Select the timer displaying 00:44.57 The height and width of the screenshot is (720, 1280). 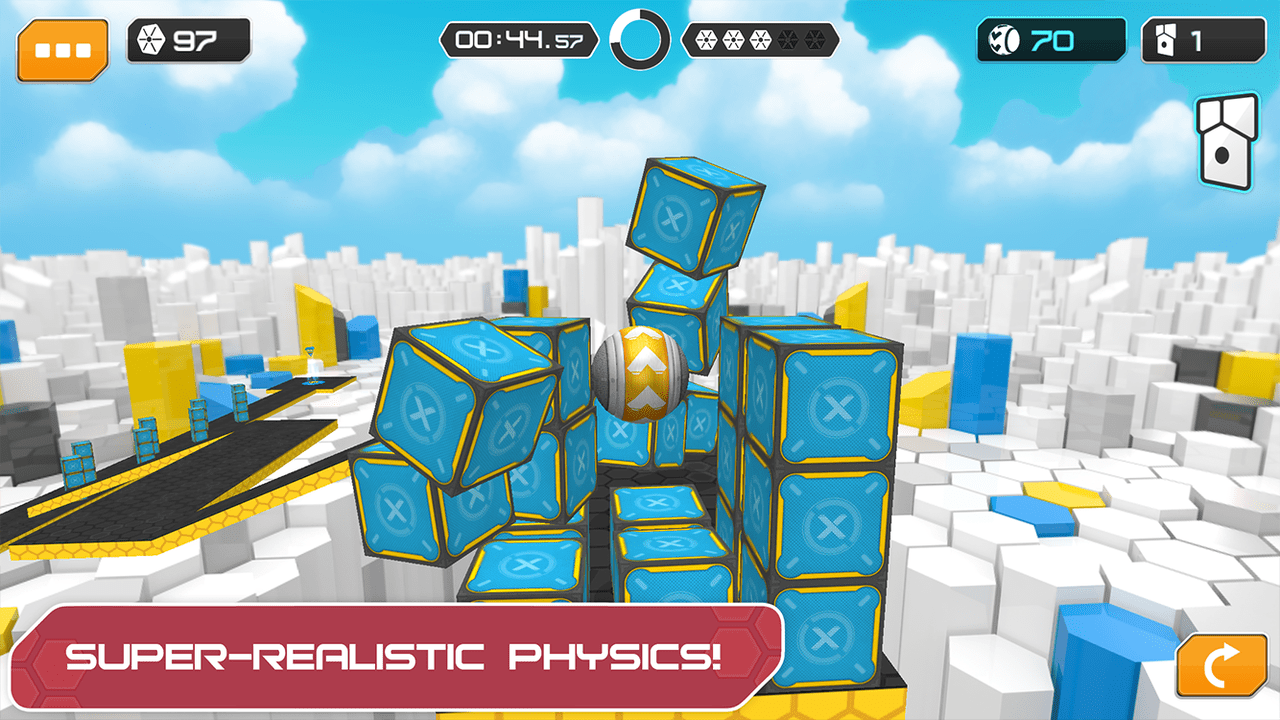point(519,40)
